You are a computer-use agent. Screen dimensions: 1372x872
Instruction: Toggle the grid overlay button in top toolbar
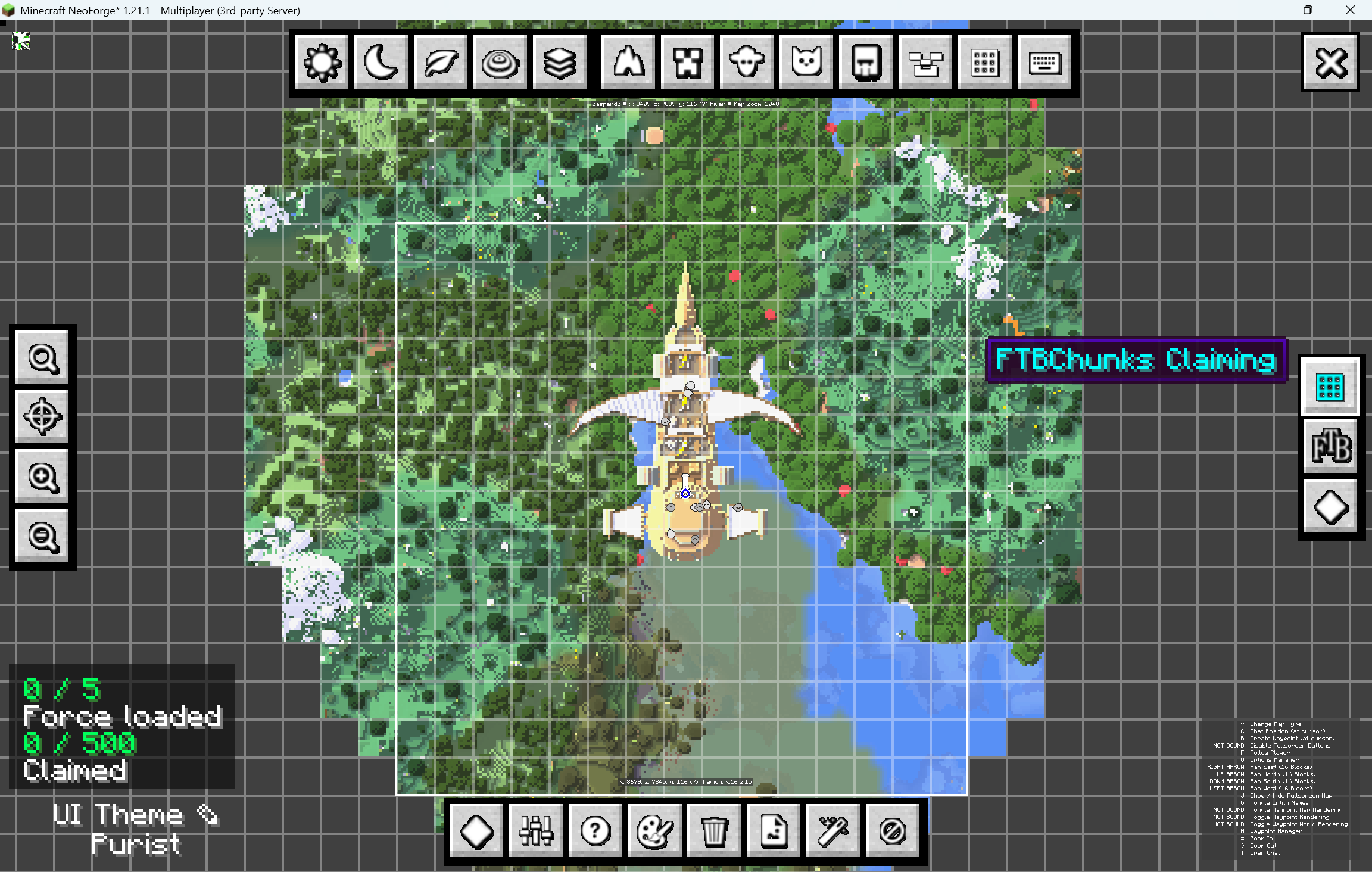[985, 62]
